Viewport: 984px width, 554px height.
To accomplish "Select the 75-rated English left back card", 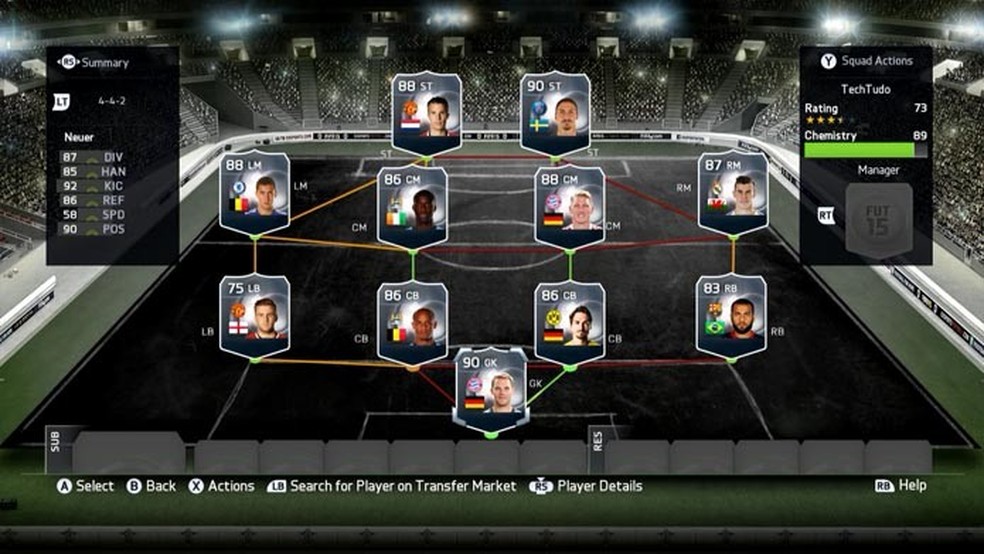I will tap(254, 315).
